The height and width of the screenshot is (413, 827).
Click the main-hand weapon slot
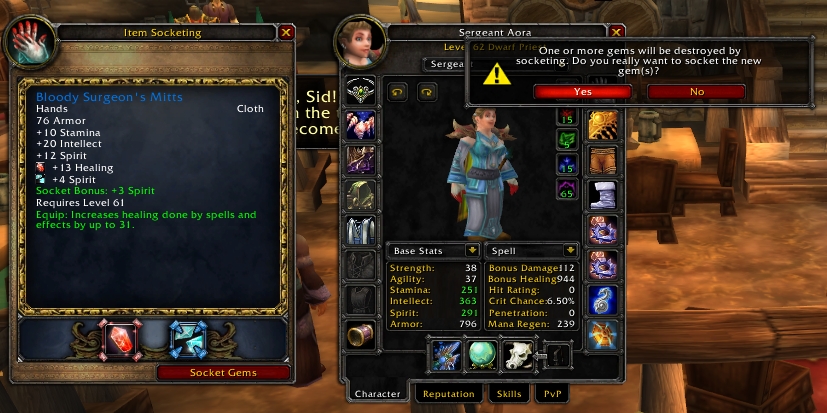tap(445, 356)
